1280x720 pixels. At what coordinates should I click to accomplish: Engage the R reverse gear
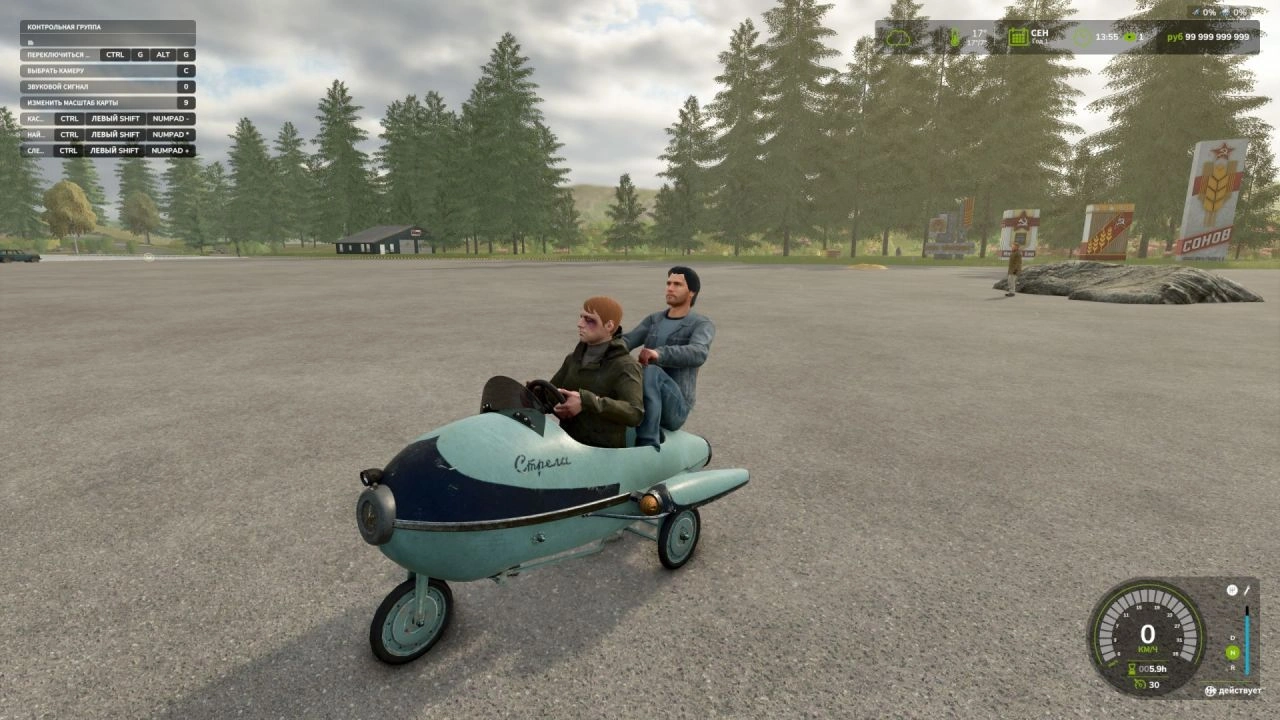coord(1233,668)
